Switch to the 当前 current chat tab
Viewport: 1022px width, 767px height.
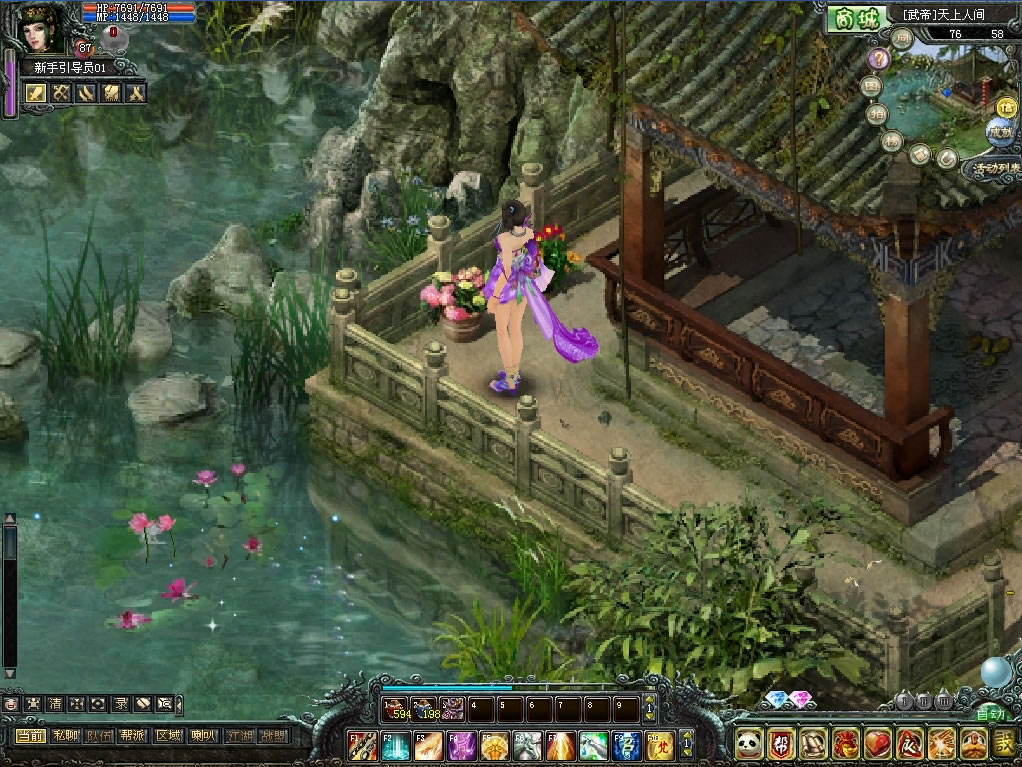(29, 736)
